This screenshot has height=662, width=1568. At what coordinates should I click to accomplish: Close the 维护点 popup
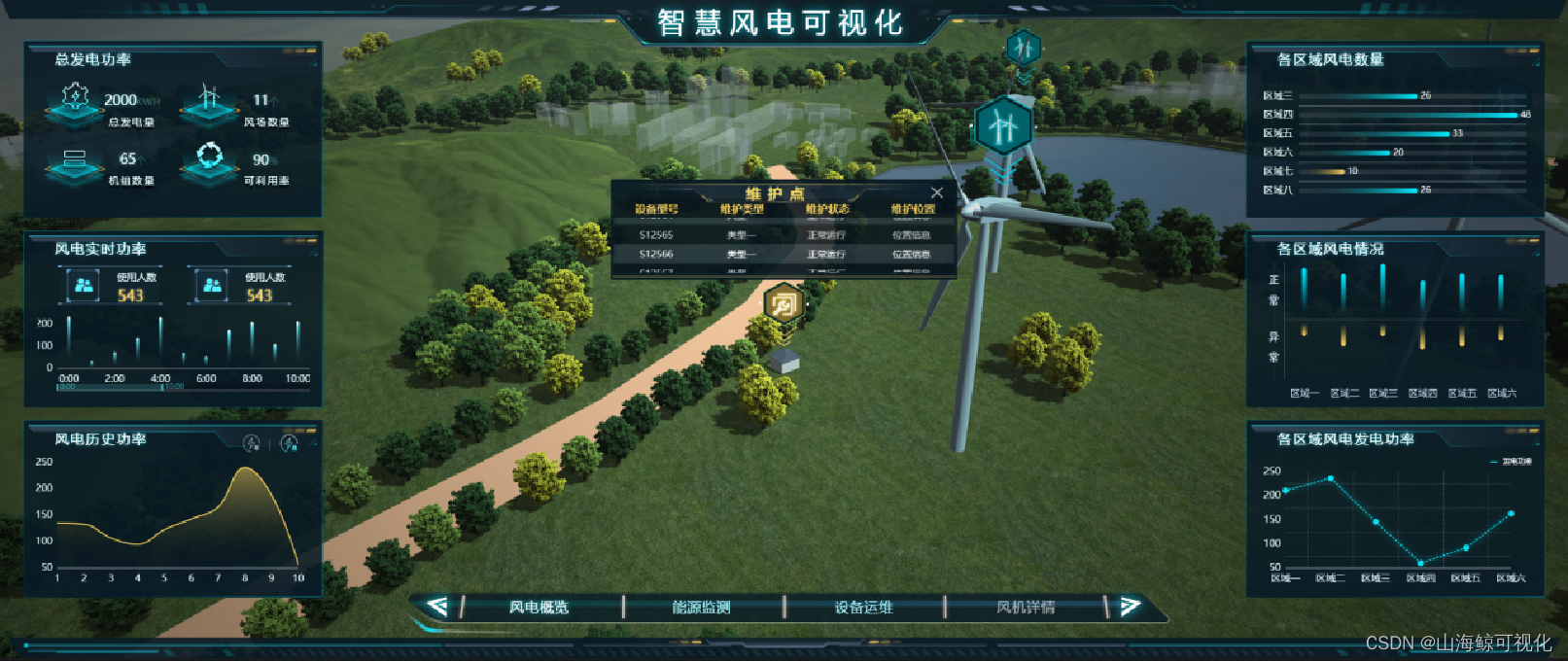(x=936, y=192)
